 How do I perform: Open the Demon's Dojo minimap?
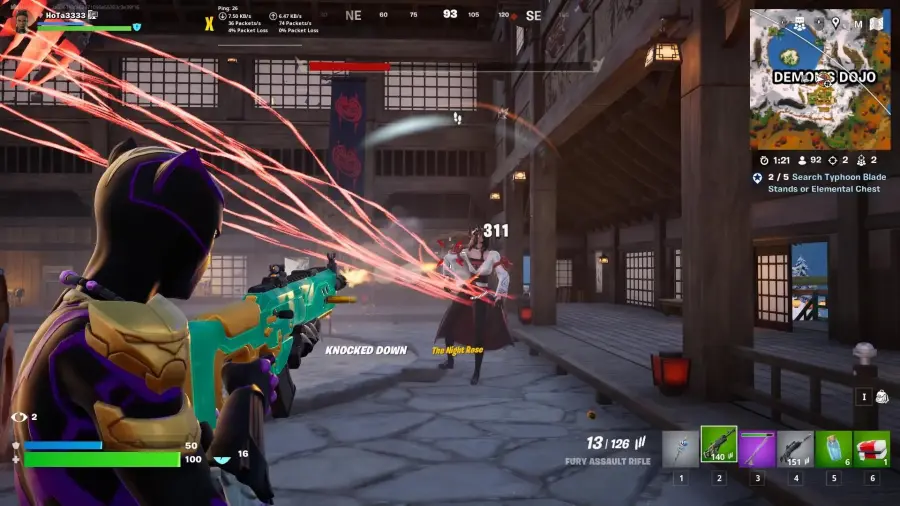pyautogui.click(x=819, y=80)
